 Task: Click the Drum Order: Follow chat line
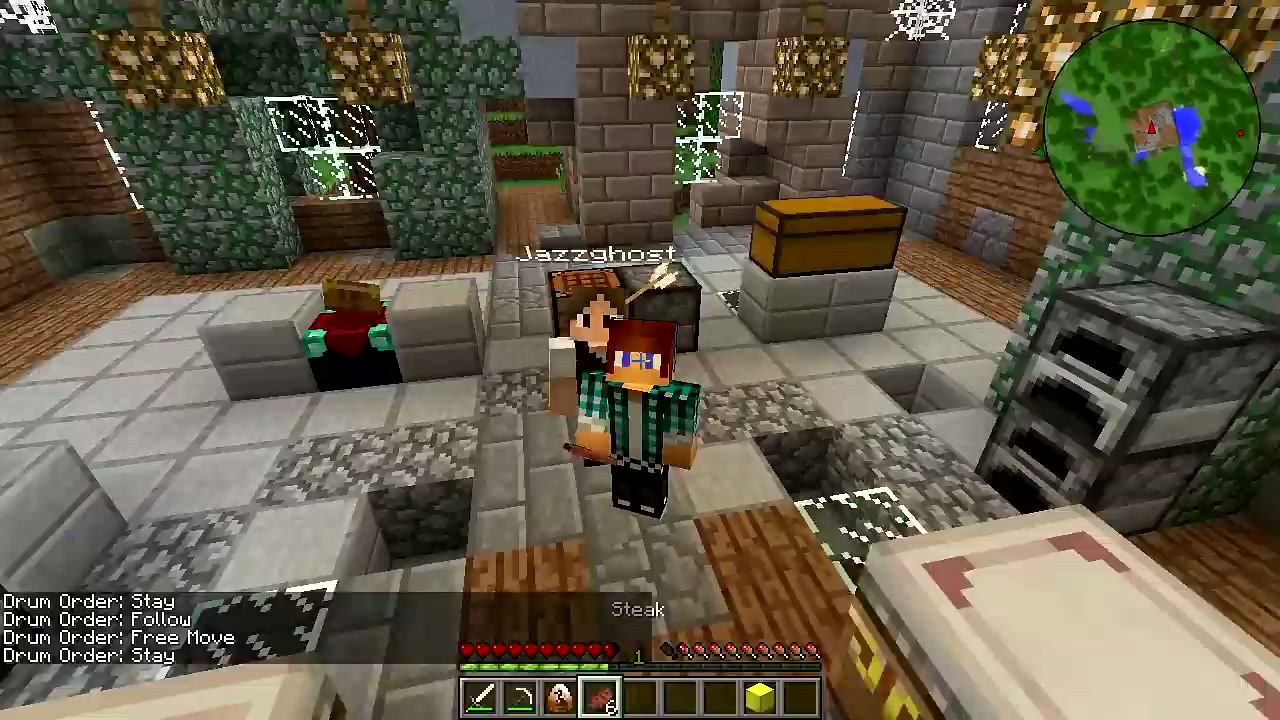[x=97, y=619]
